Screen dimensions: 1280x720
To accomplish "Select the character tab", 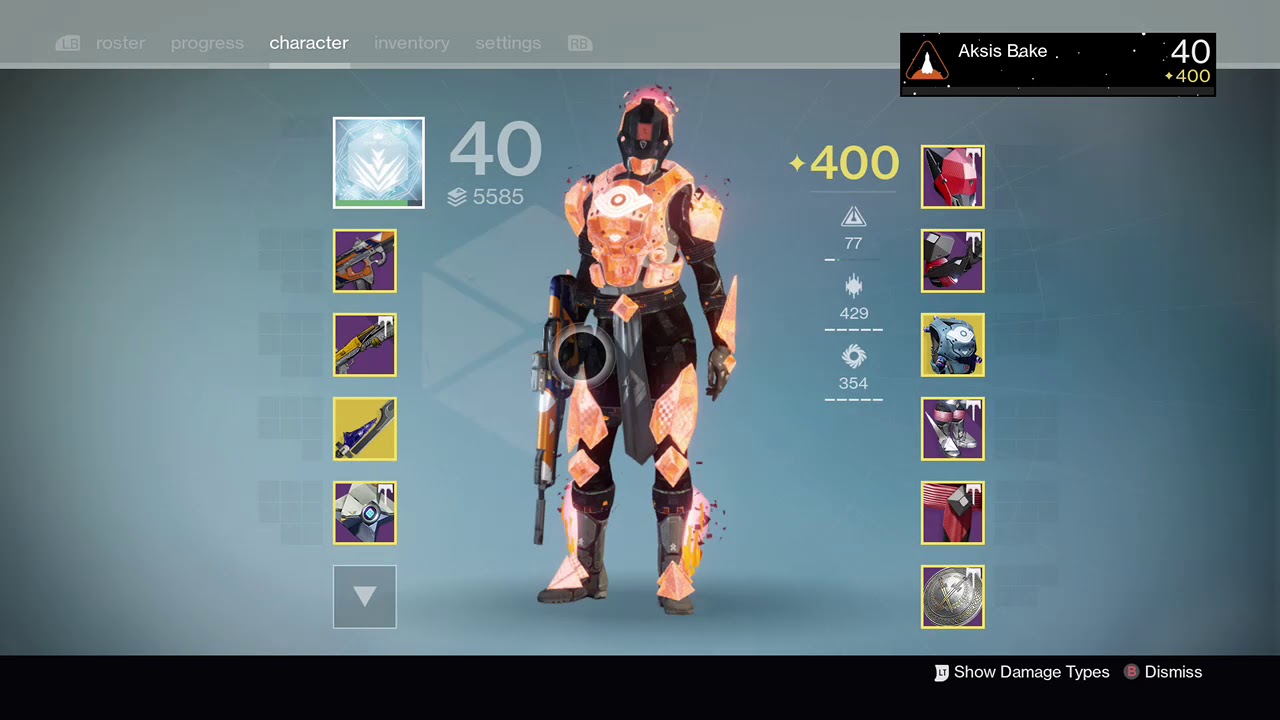I will pyautogui.click(x=309, y=43).
